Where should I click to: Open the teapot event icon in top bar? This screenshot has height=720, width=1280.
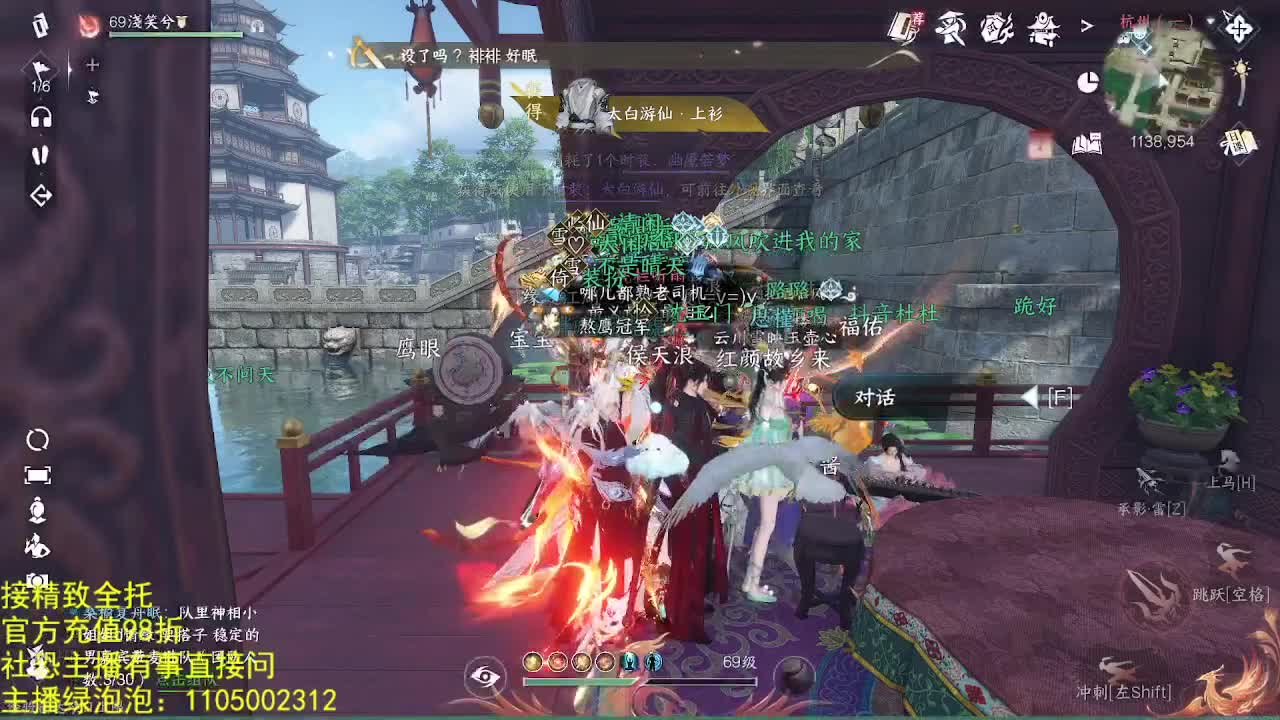coord(996,28)
